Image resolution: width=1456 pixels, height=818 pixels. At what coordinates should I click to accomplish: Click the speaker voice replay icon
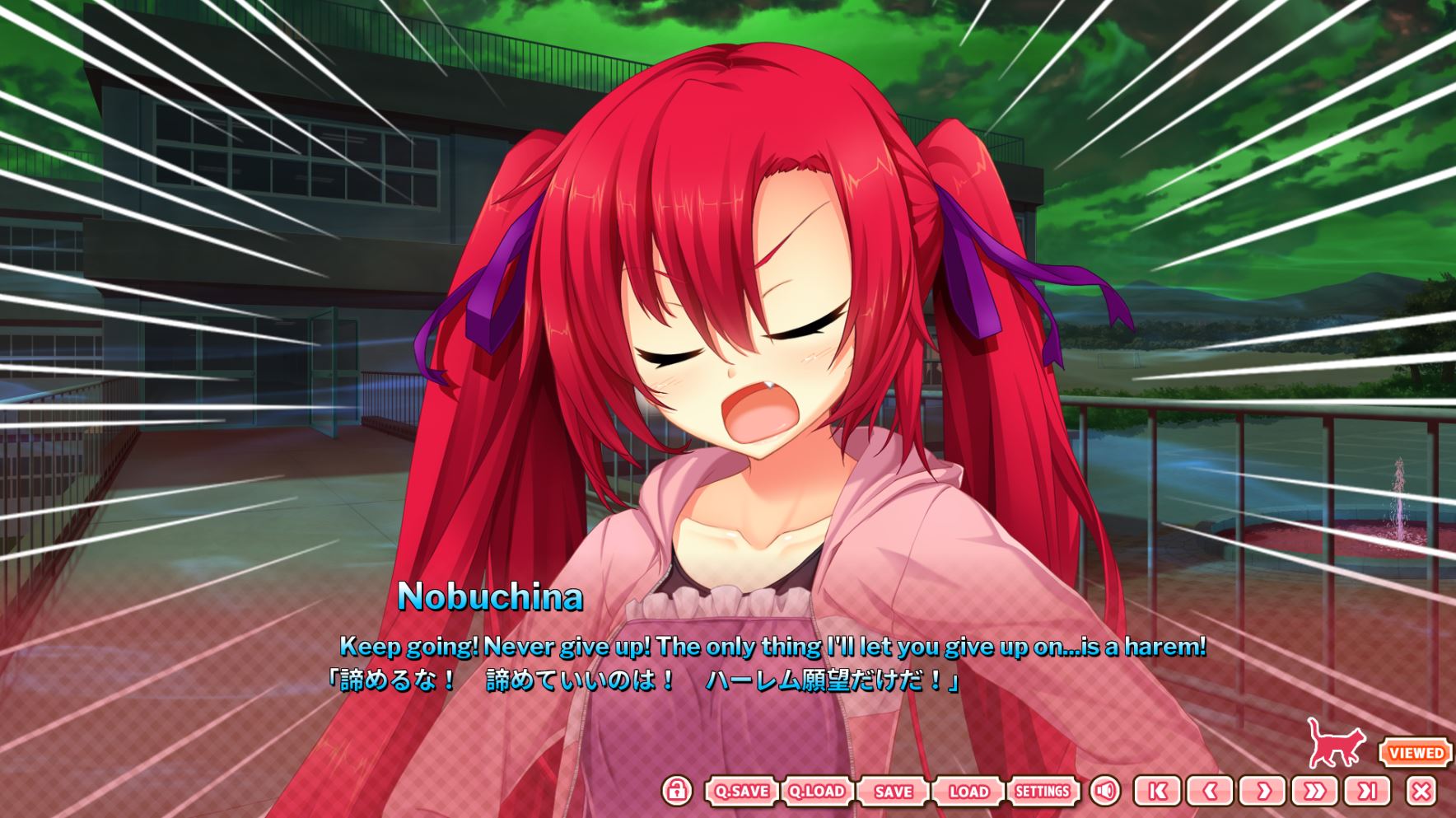click(1105, 792)
